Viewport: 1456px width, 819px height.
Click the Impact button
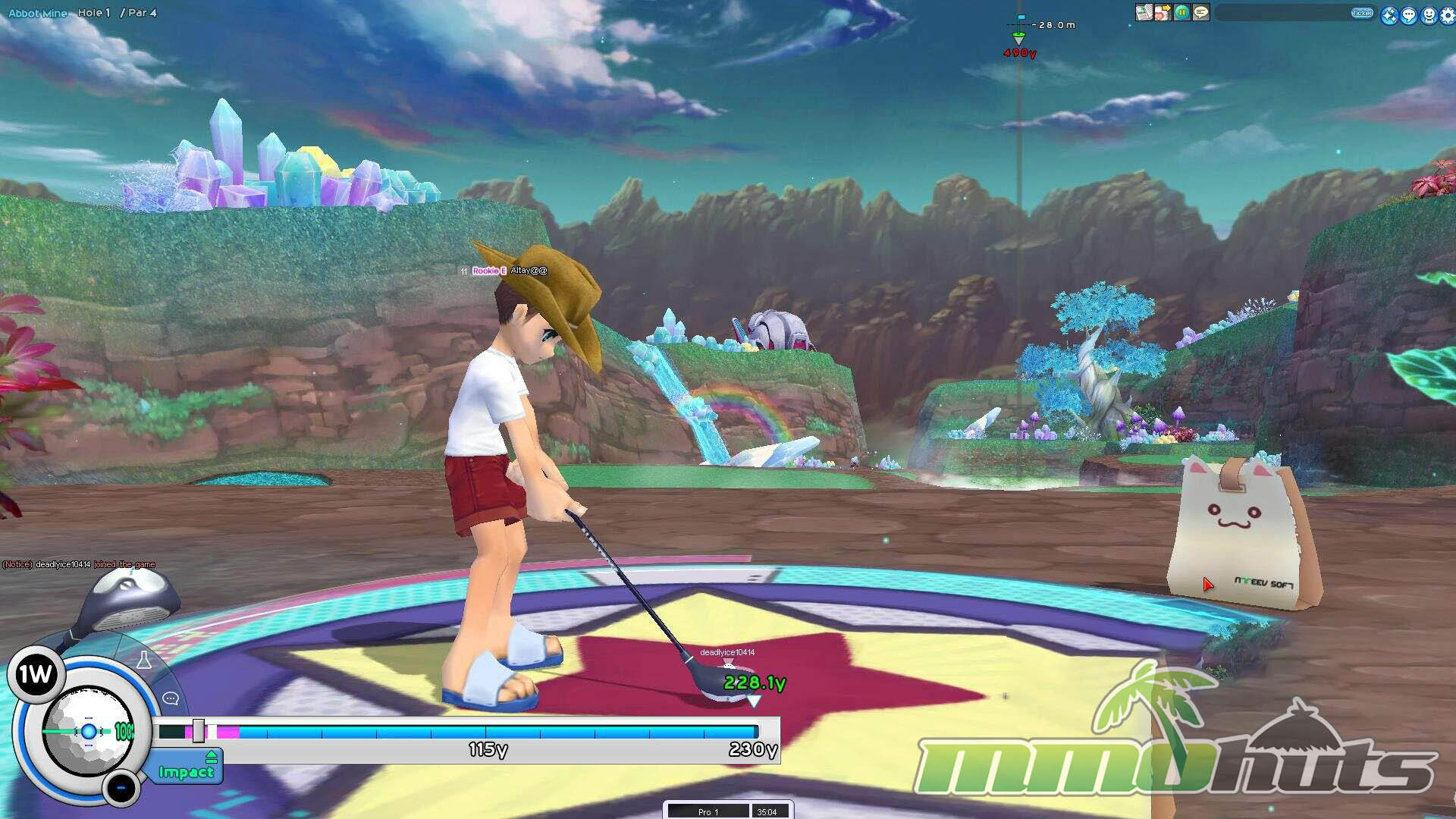point(186,772)
